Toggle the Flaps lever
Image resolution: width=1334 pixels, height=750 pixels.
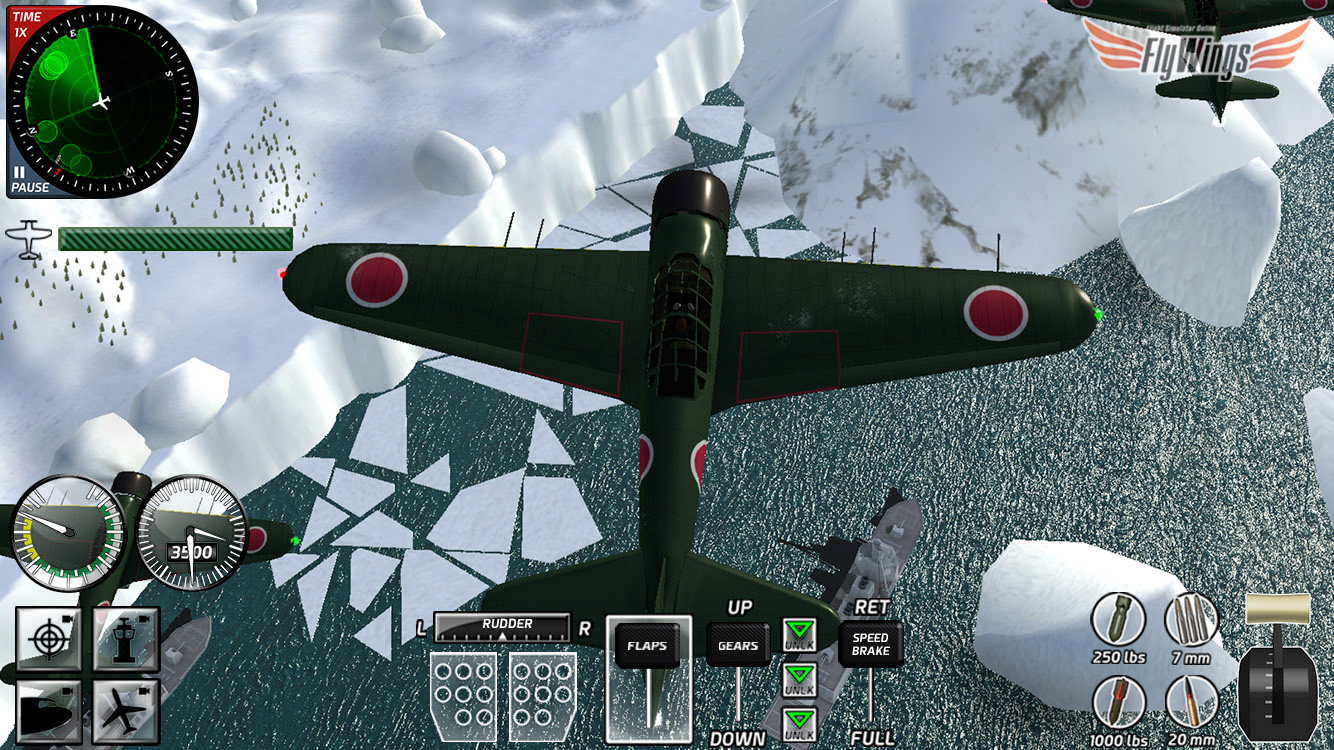pos(647,646)
